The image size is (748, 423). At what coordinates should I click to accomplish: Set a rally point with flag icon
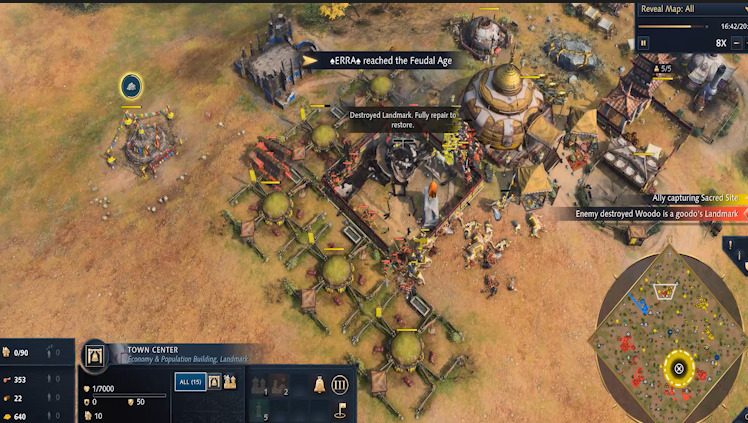click(x=340, y=408)
